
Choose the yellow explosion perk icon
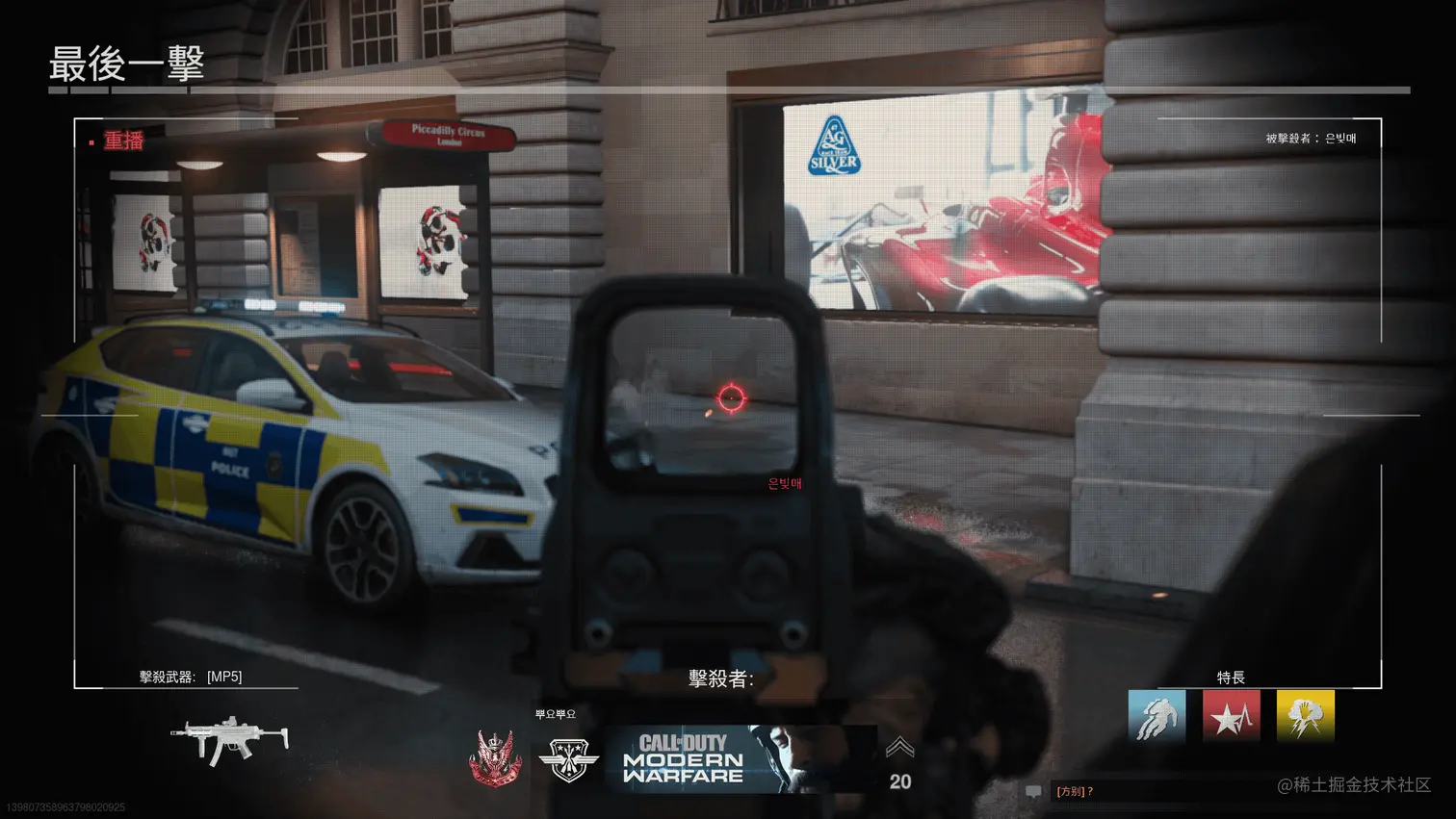(1306, 717)
